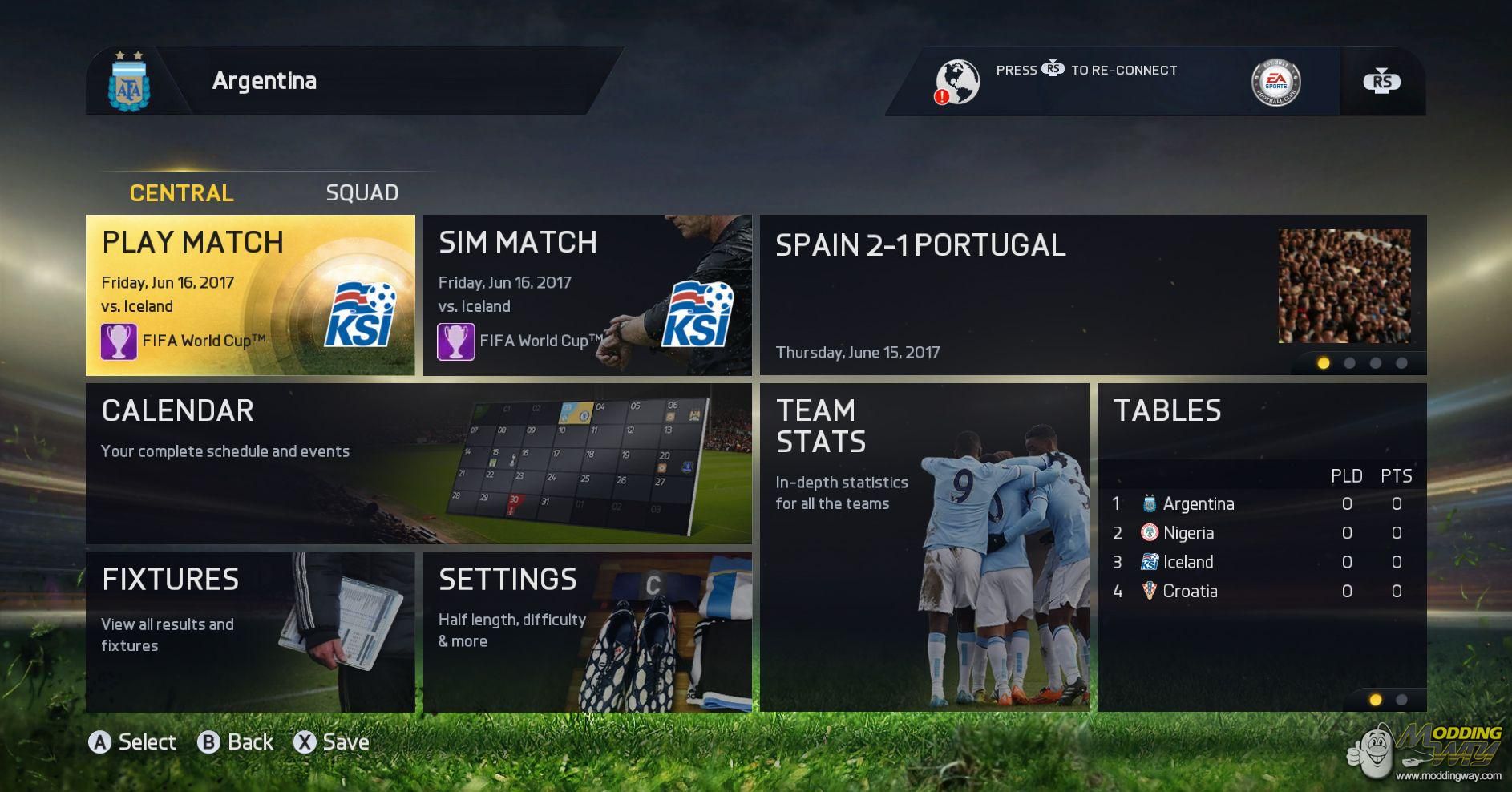The height and width of the screenshot is (792, 1512).
Task: Open the PLAY MATCH tile
Action: (250, 295)
